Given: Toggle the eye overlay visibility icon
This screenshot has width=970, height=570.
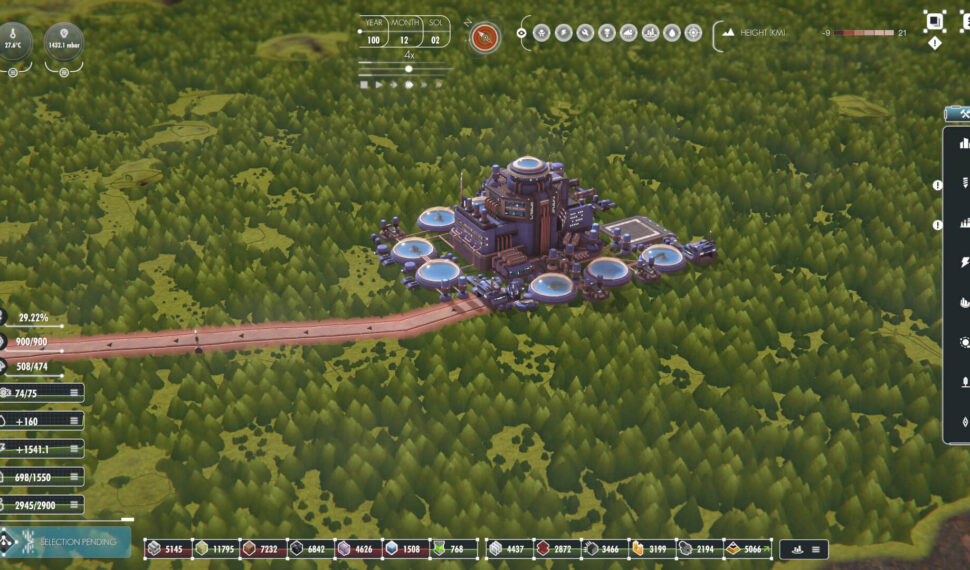Looking at the screenshot, I should pos(522,33).
